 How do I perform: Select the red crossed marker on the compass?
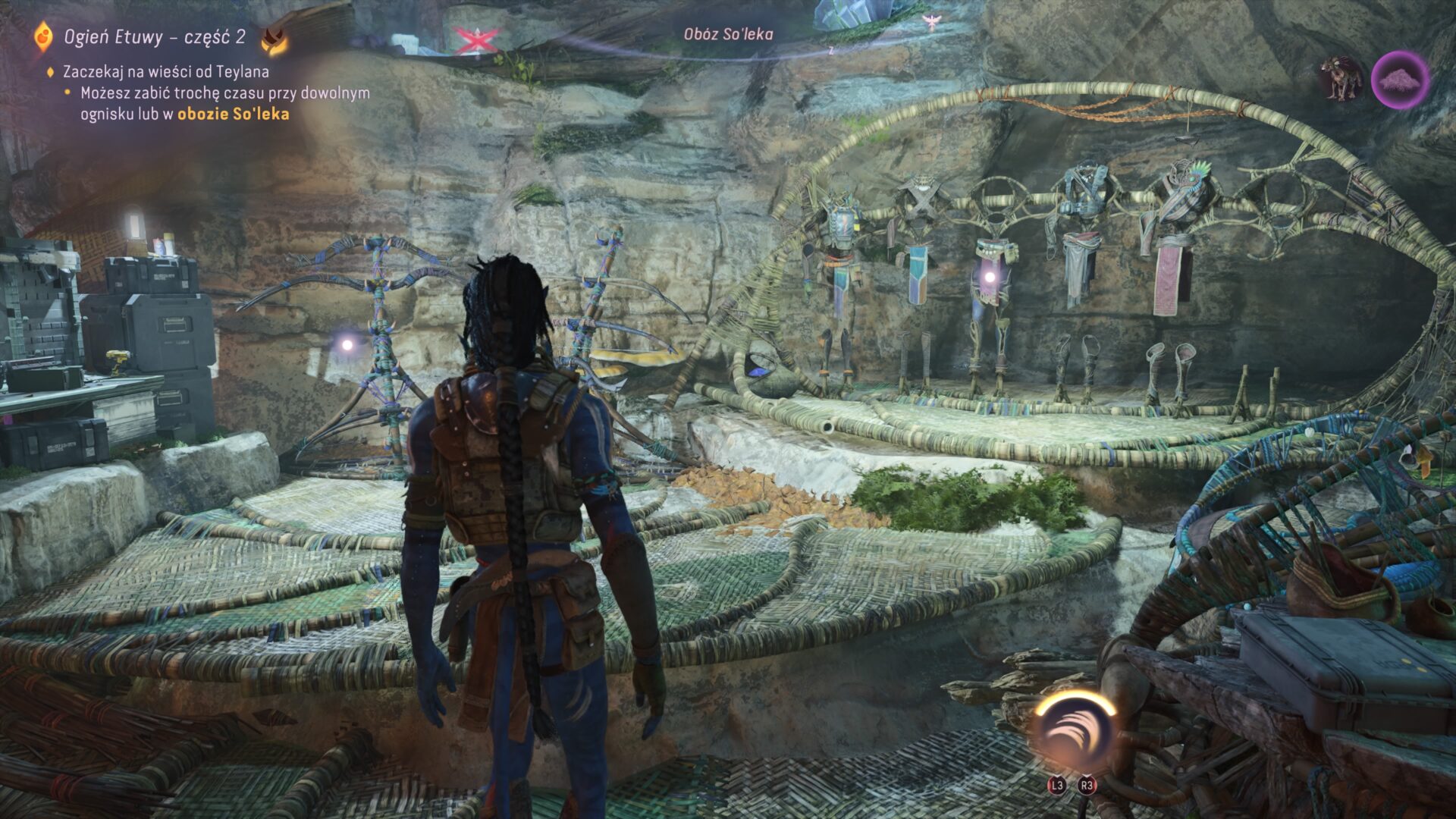(x=475, y=39)
